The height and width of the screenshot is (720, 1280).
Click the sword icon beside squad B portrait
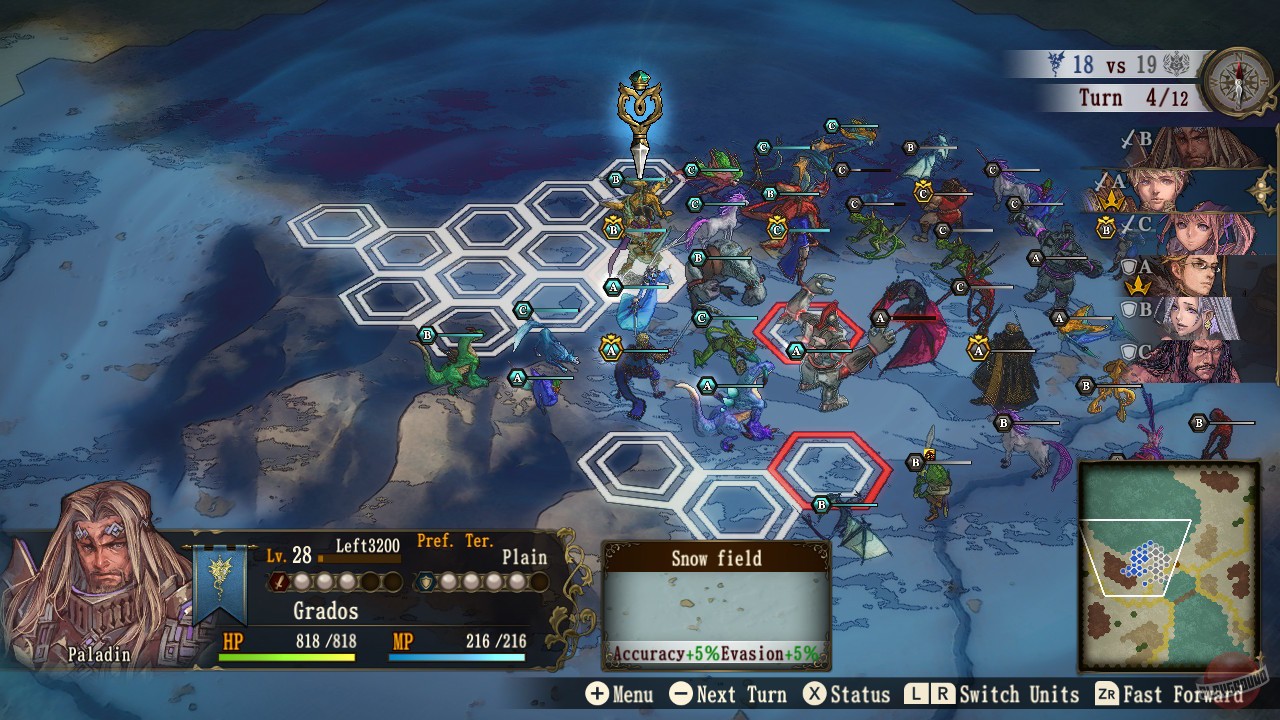click(1127, 139)
